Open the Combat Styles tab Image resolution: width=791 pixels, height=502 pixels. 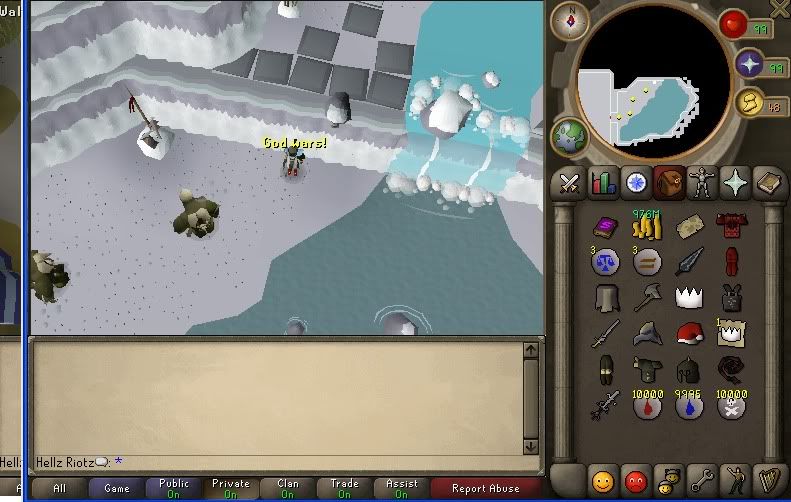570,183
